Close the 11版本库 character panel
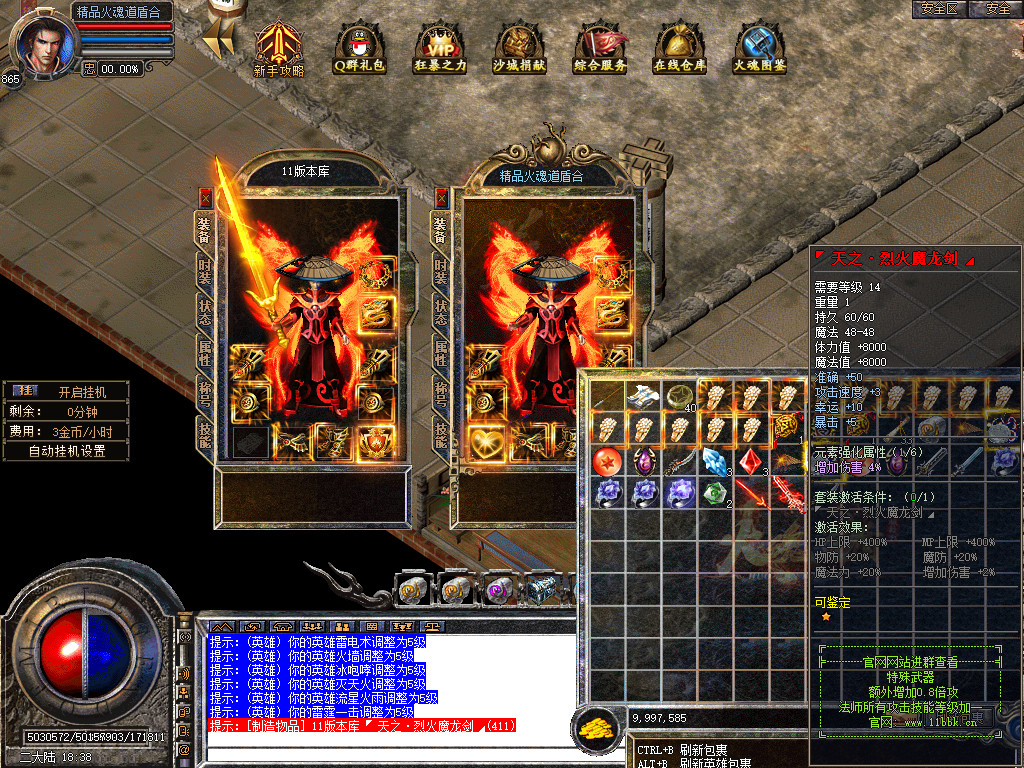 click(205, 198)
